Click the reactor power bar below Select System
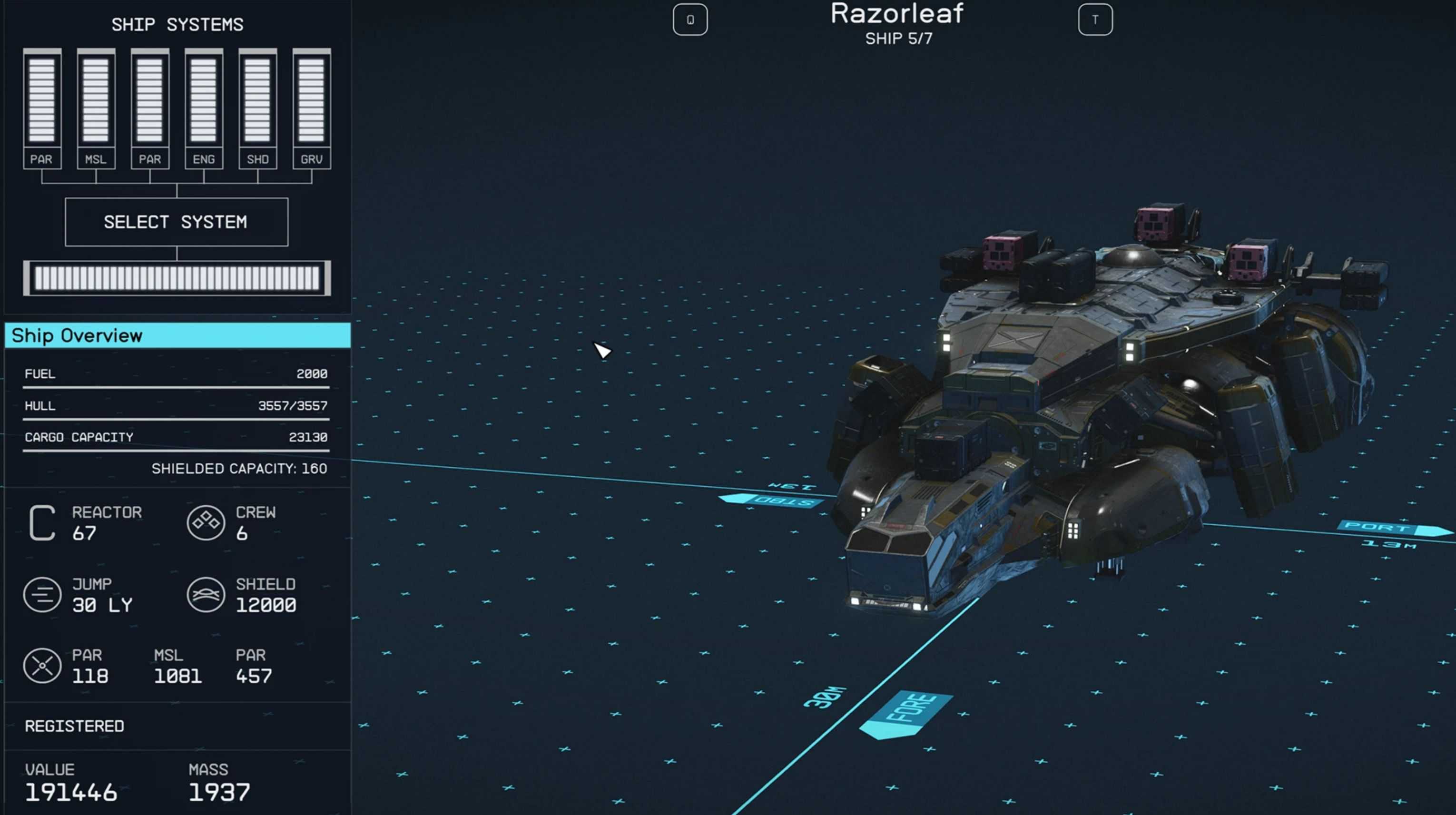Screen dimensions: 1456x815 click(177, 278)
